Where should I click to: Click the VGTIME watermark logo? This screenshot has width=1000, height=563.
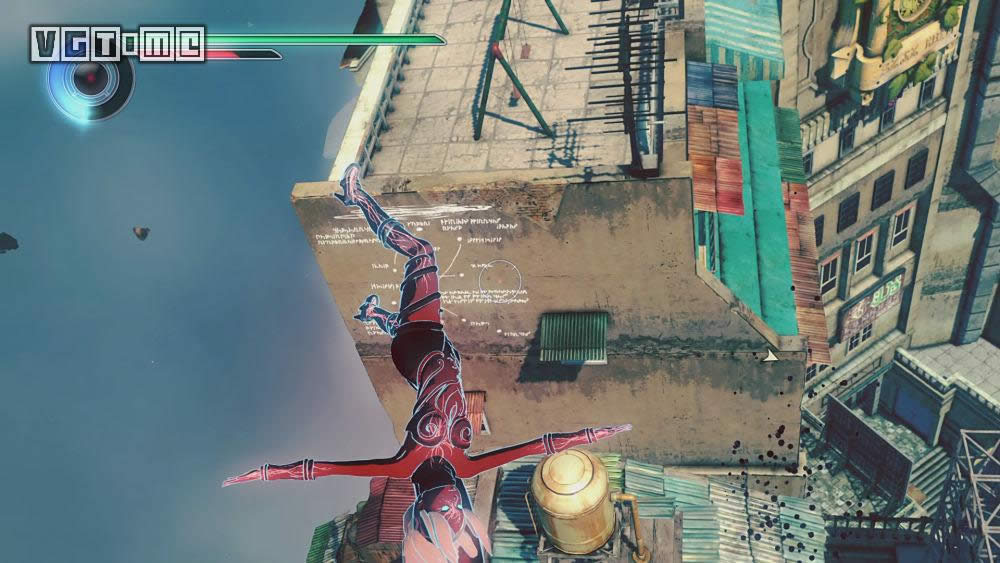117,44
